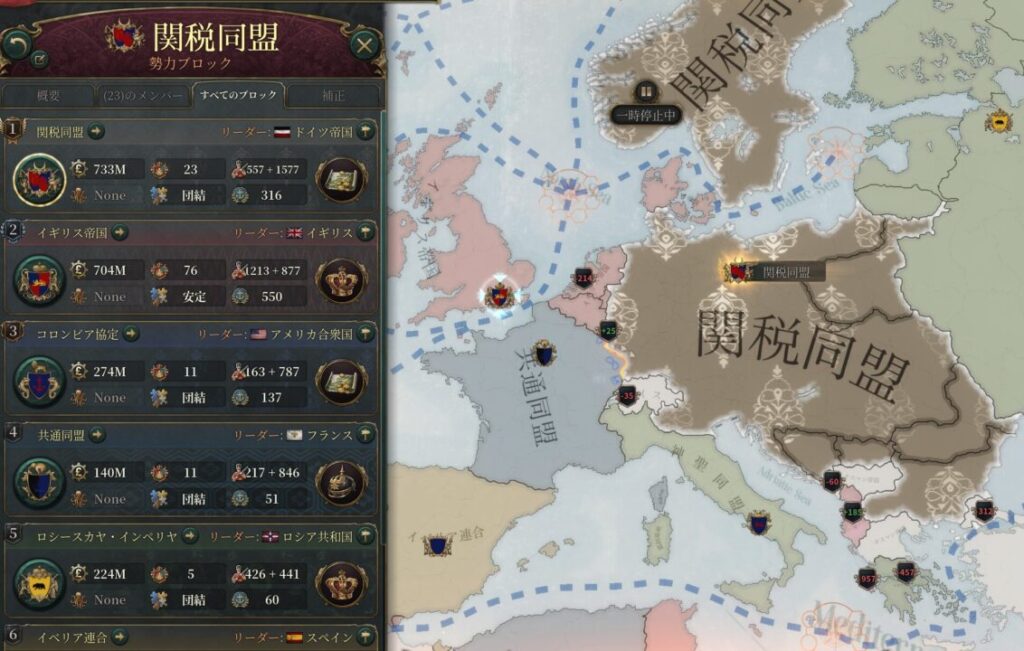Screen dimensions: 1024x651
Task: Open the フランス leader country link
Action: coord(329,435)
